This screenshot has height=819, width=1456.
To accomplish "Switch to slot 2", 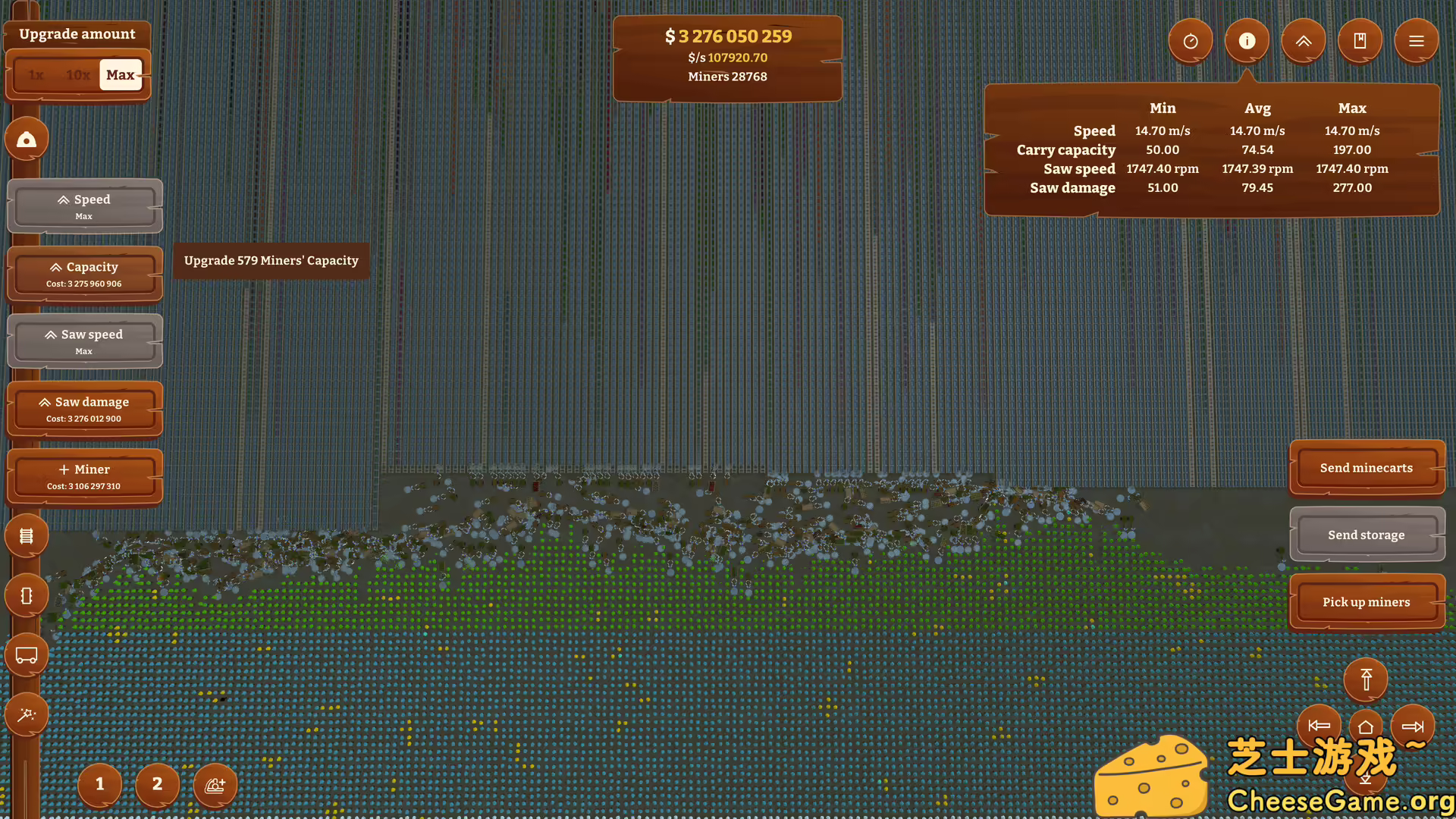I will (157, 786).
